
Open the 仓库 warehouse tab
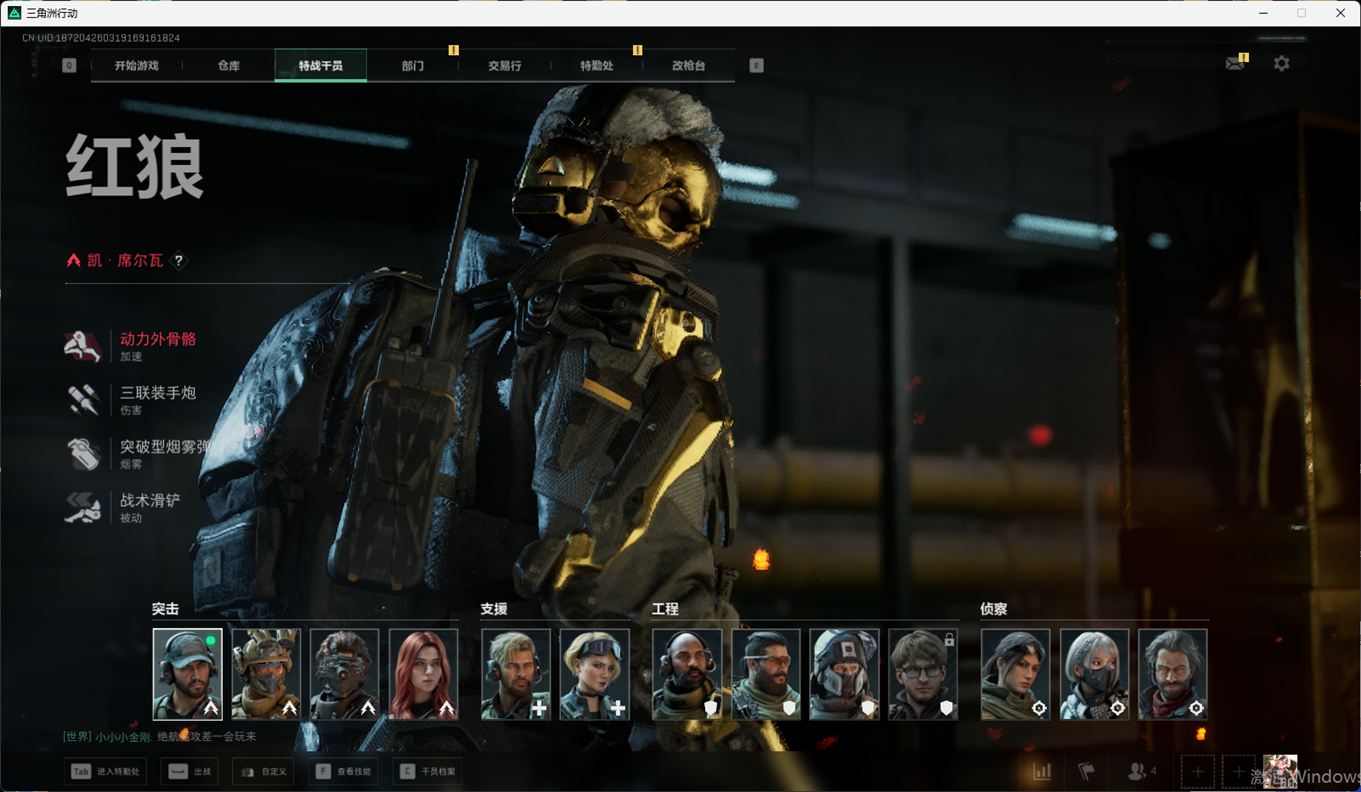[229, 66]
